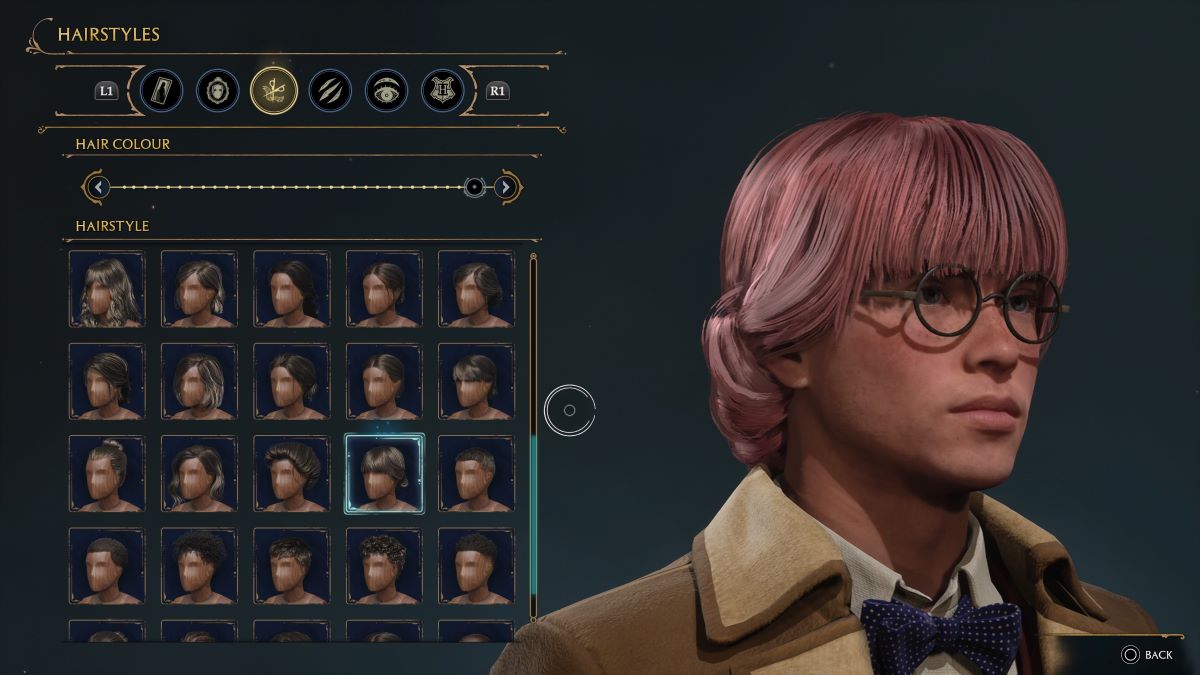Select the top-knot bun hairstyle
Viewport: 1200px width, 675px height.
pyautogui.click(x=107, y=474)
